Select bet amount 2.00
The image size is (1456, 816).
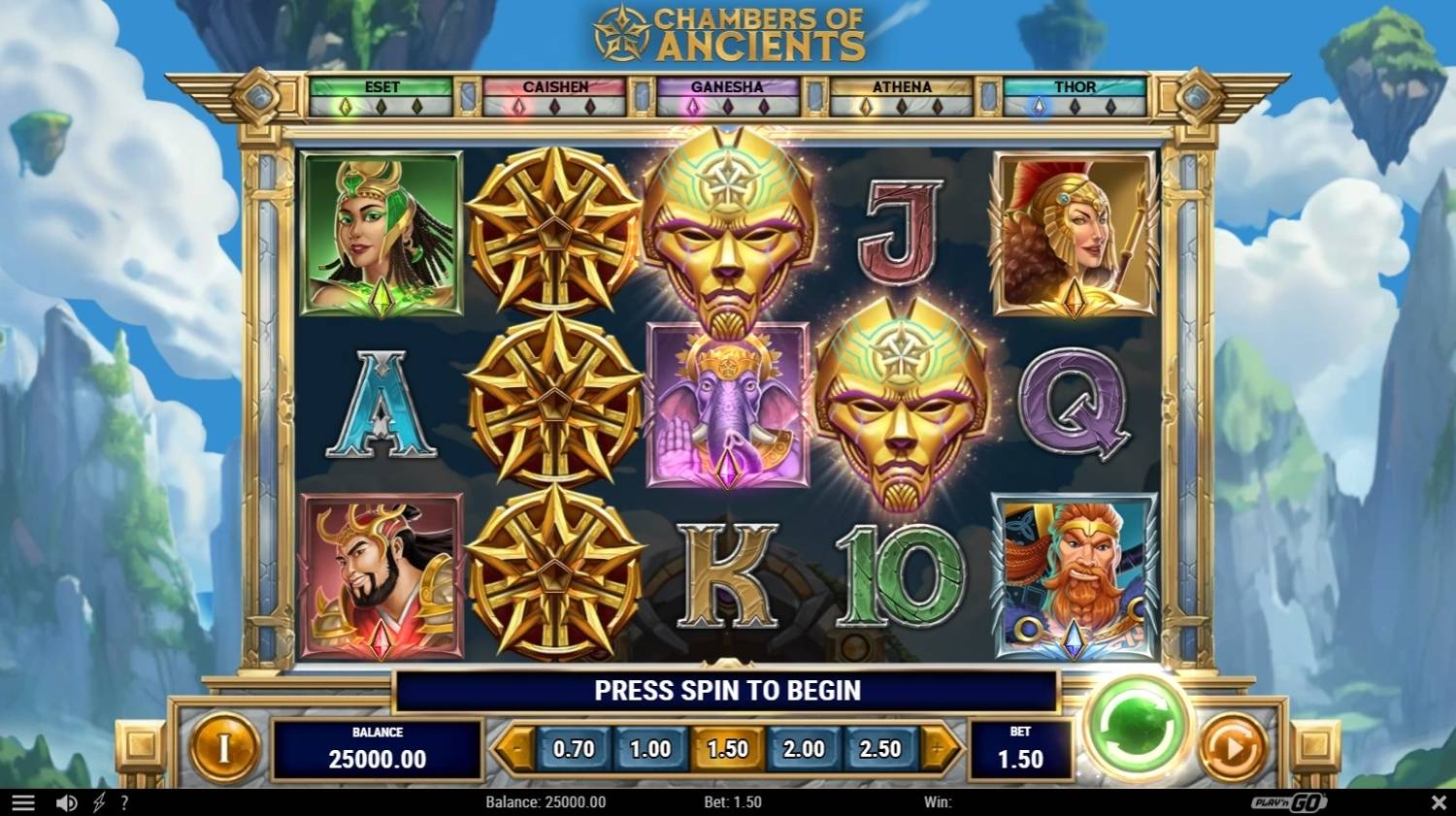(x=804, y=748)
